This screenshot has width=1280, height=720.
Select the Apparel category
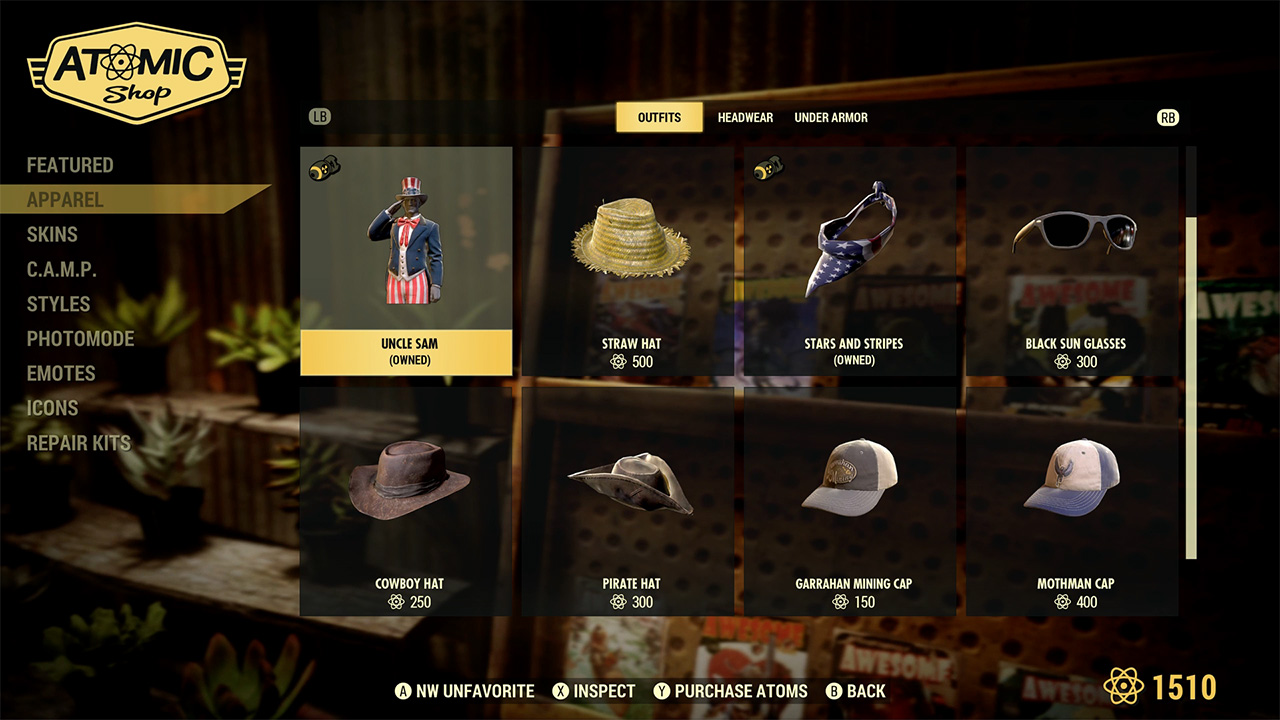[x=65, y=200]
